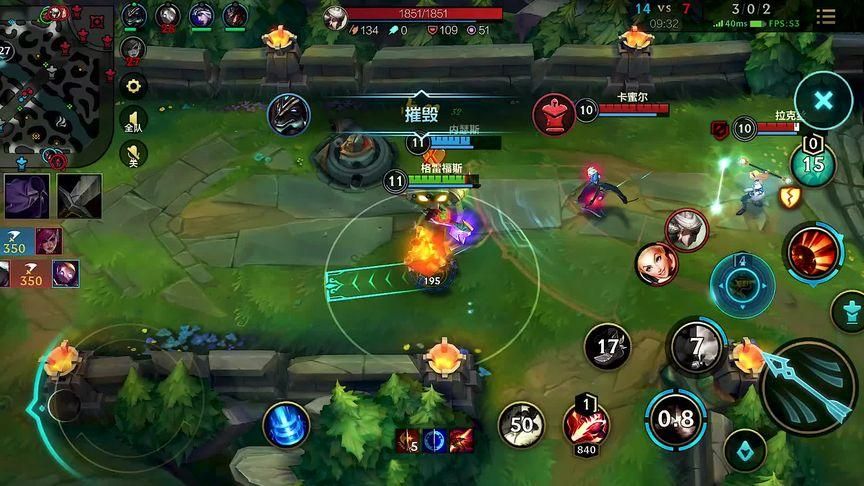Tap the ward trinket button with blue eye
This screenshot has height=486, width=864.
tap(745, 451)
